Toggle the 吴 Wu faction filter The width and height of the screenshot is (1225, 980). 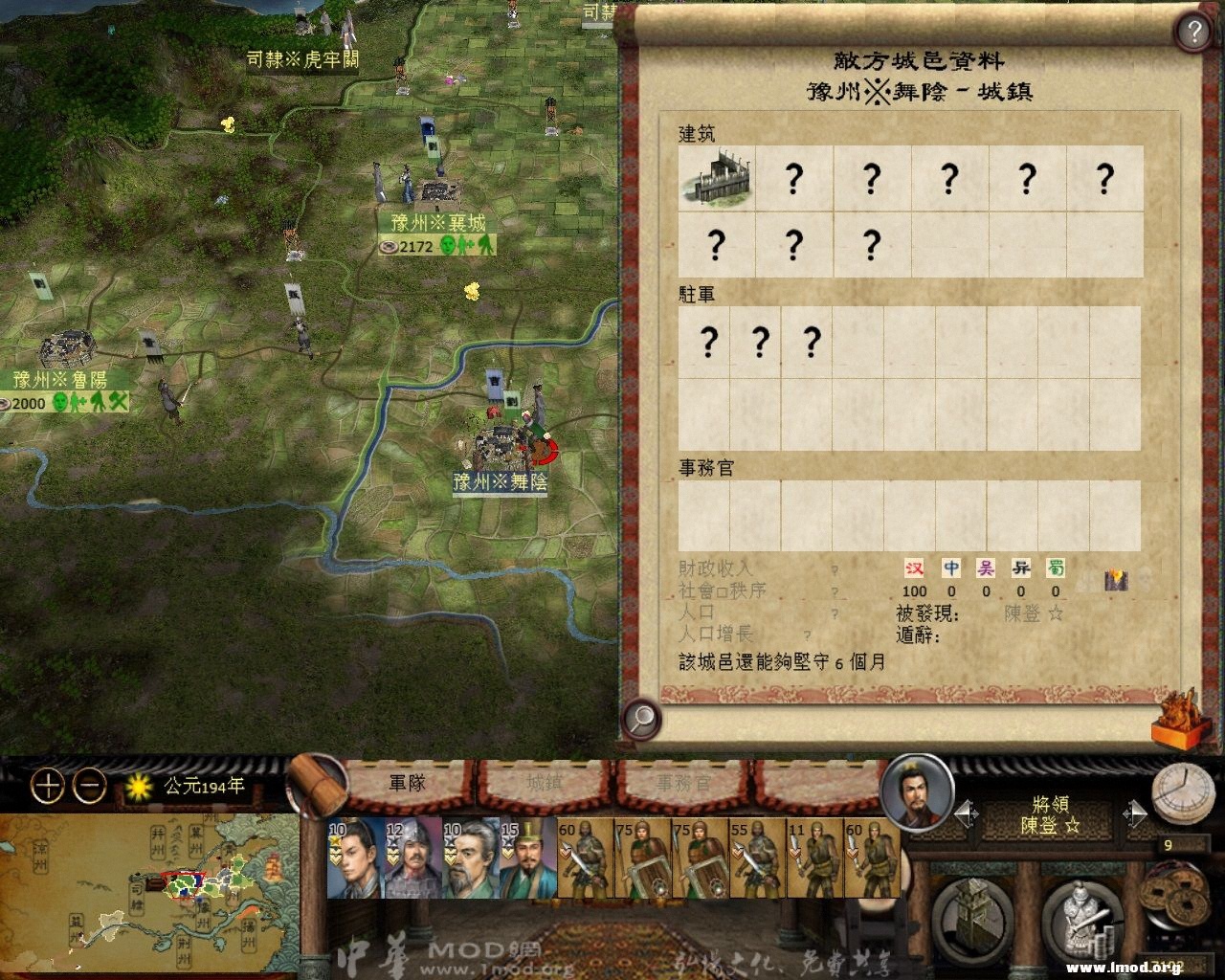(987, 568)
